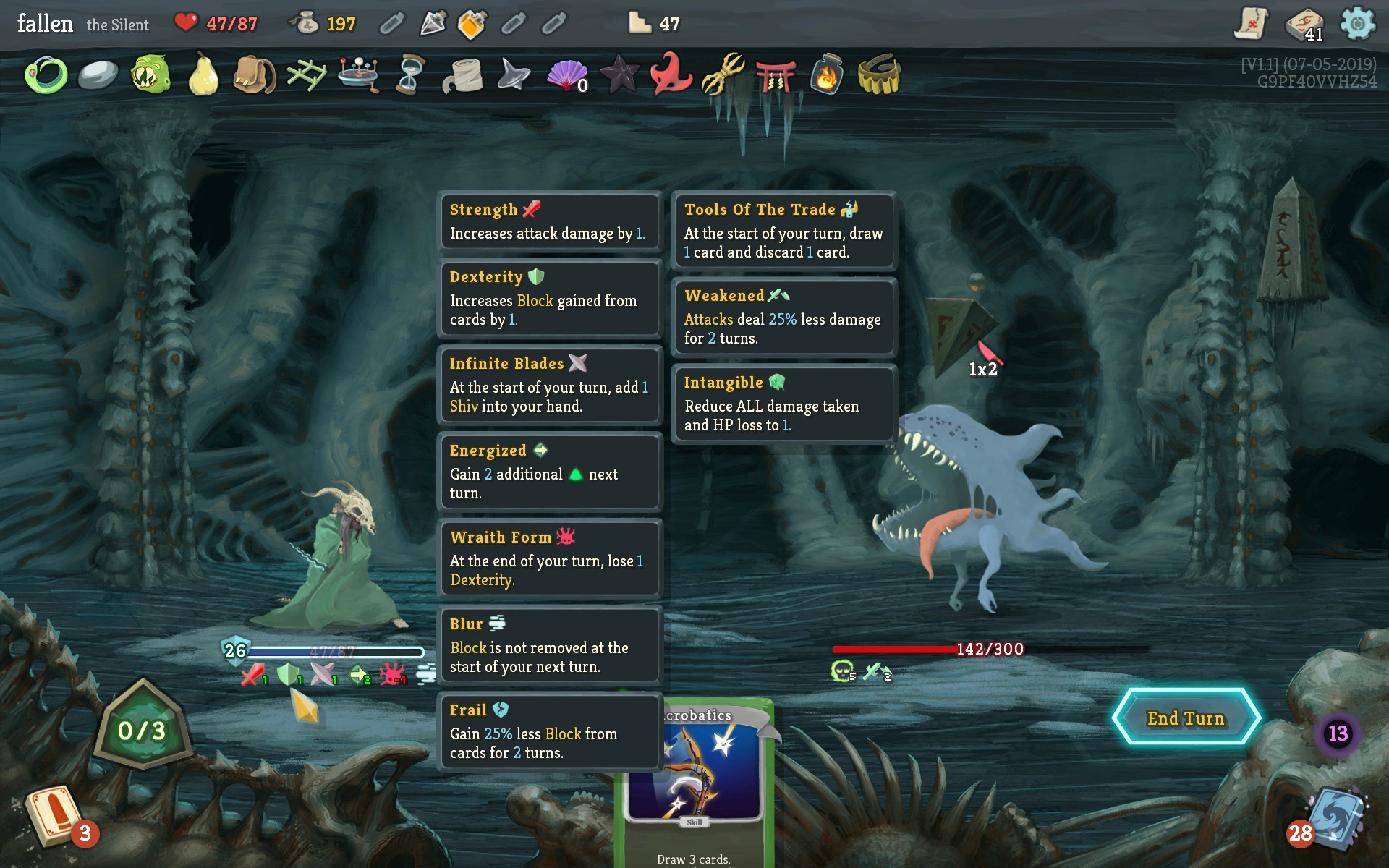Inspect the pear relic

(x=203, y=75)
